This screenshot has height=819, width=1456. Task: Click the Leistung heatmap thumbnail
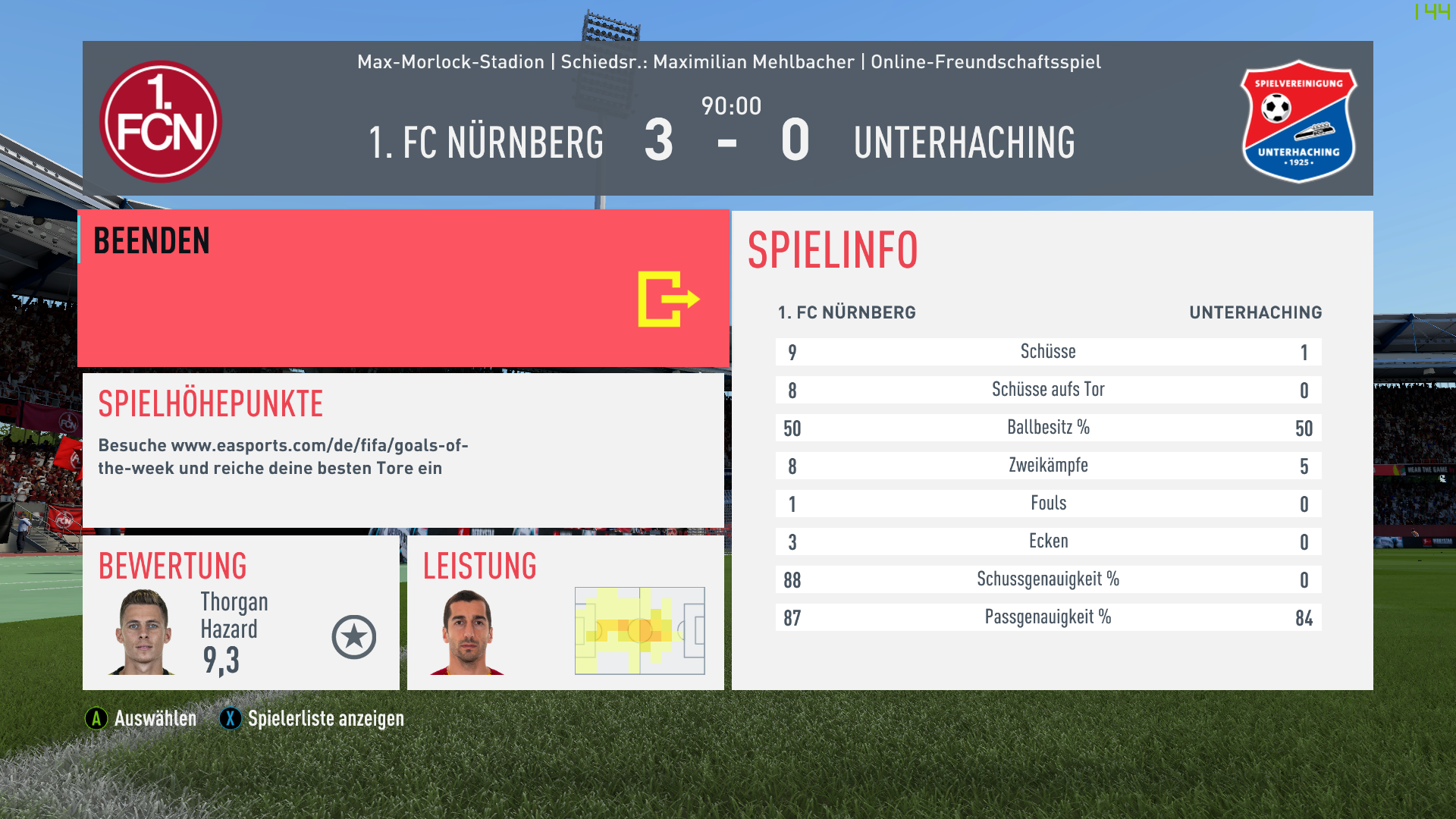(x=639, y=630)
